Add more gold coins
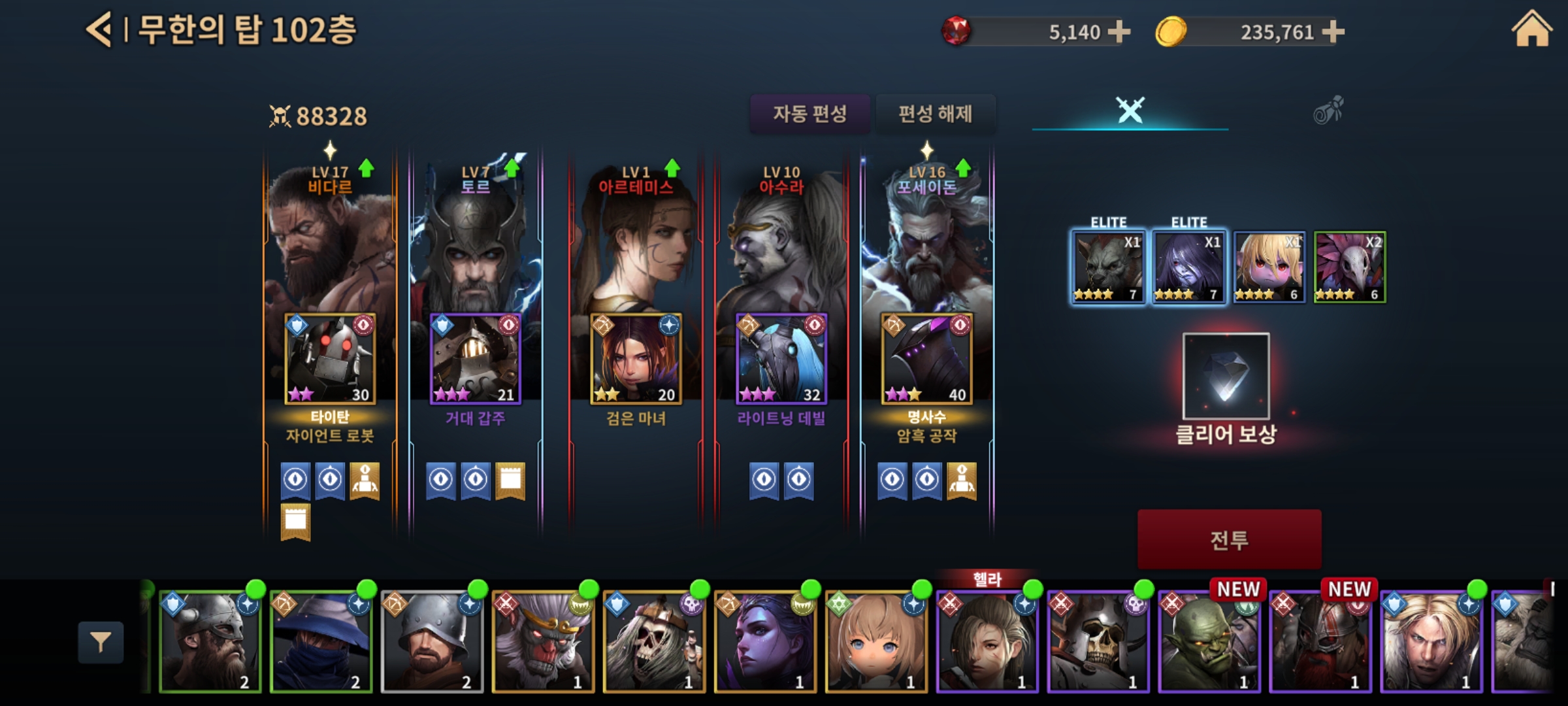The image size is (1568, 706). (1333, 31)
